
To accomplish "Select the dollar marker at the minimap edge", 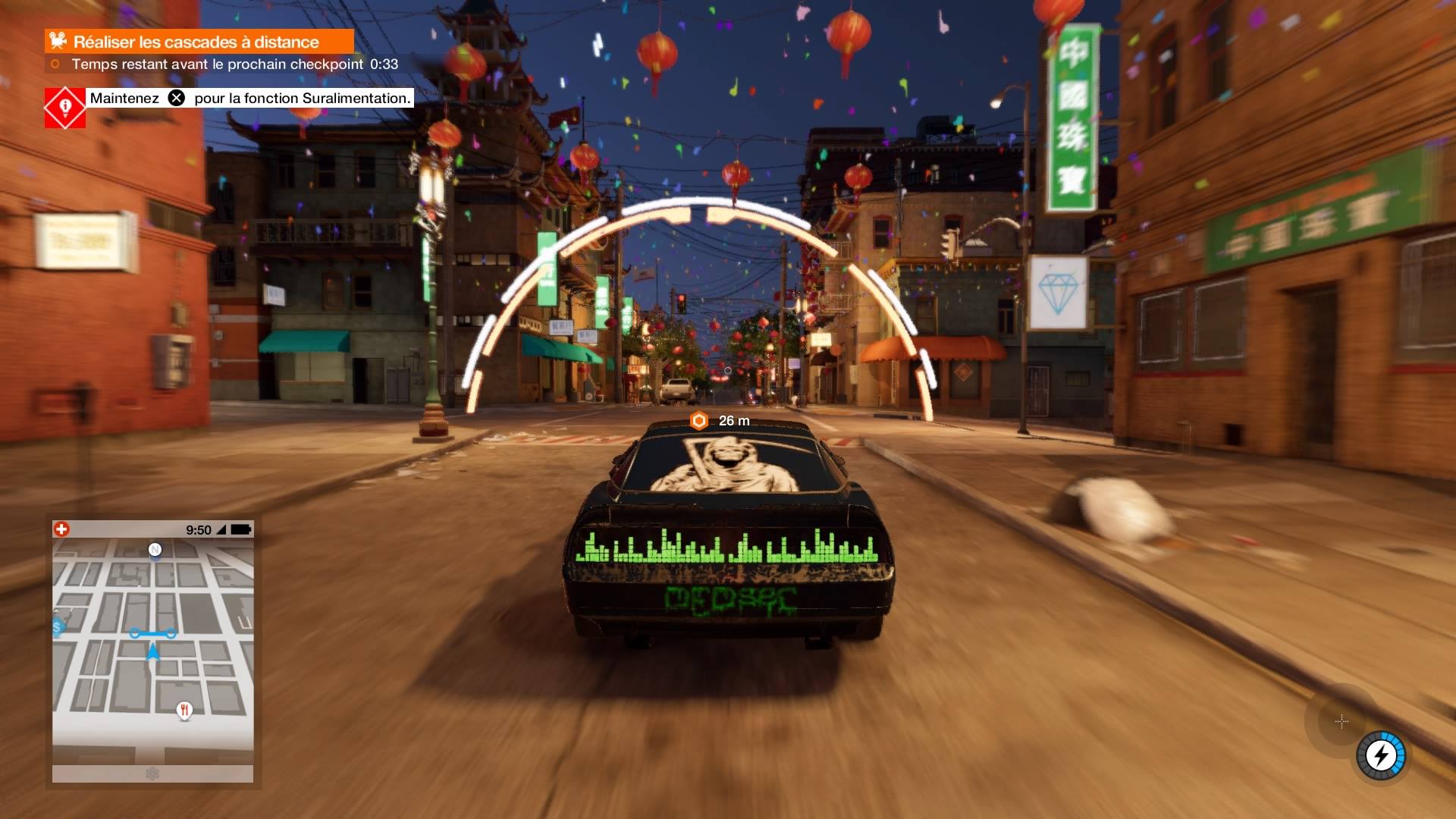I will coord(58,627).
